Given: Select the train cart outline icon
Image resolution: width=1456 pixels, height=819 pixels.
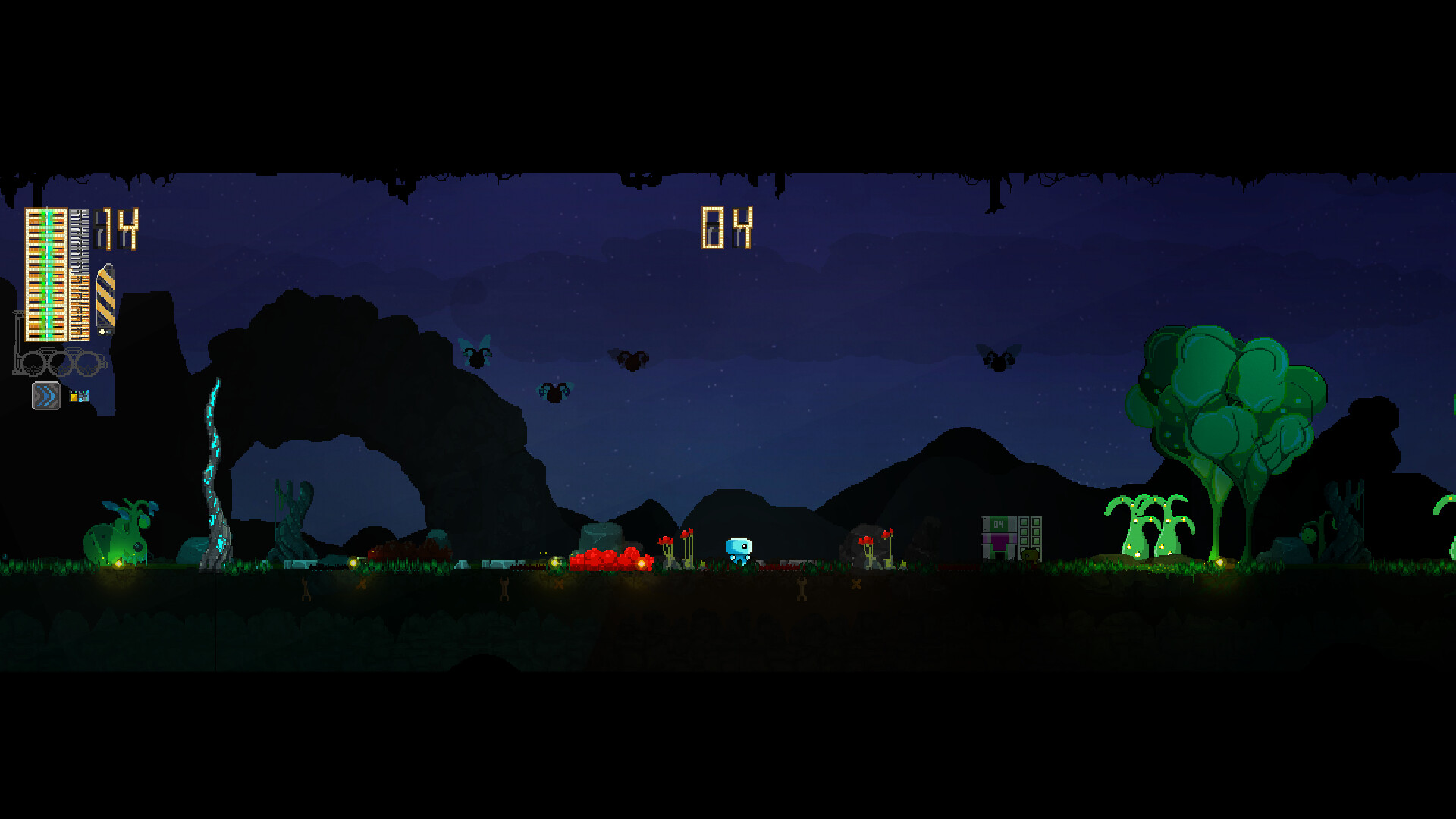Looking at the screenshot, I should 57,362.
